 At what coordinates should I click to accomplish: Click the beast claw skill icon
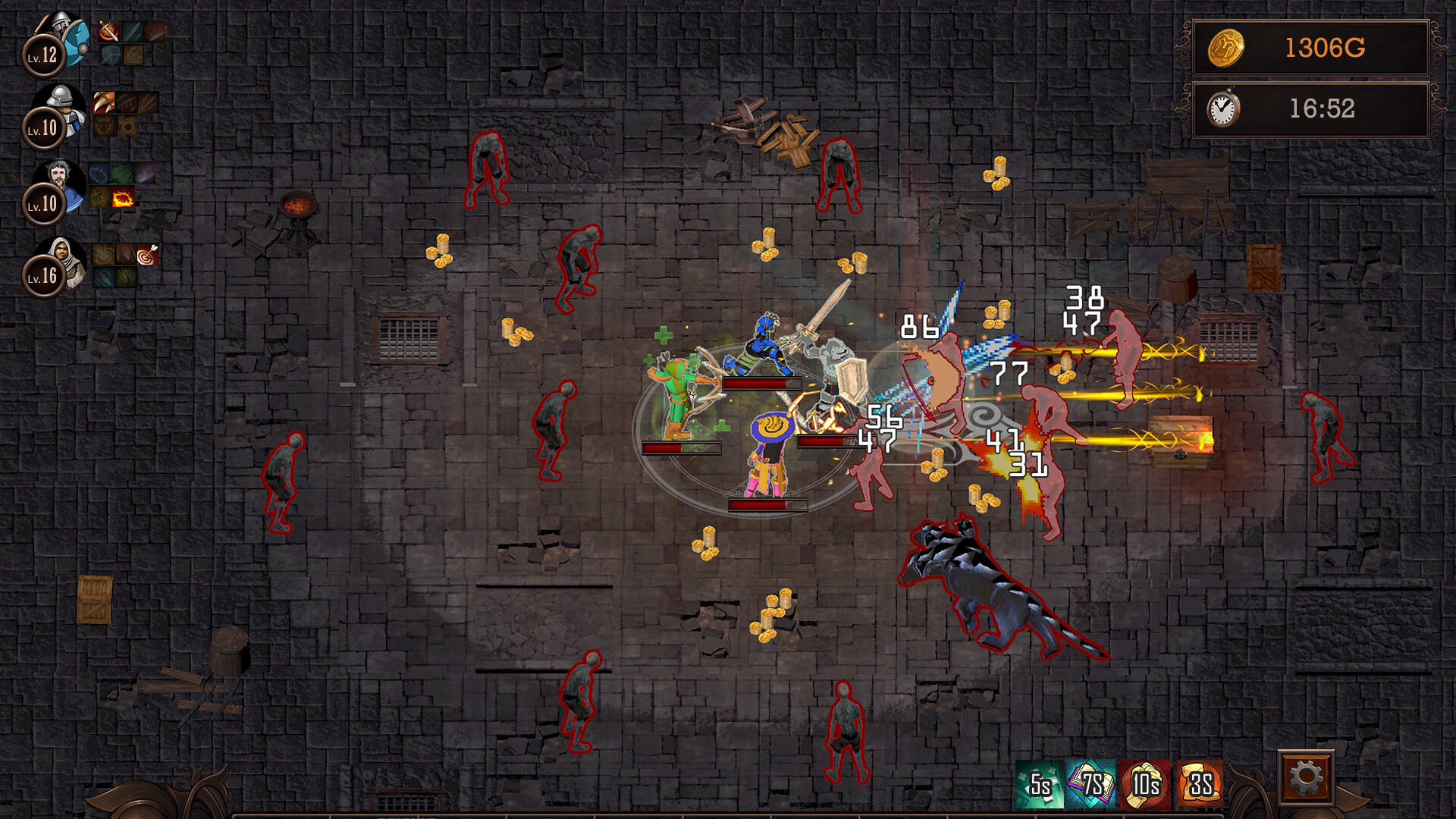click(104, 102)
